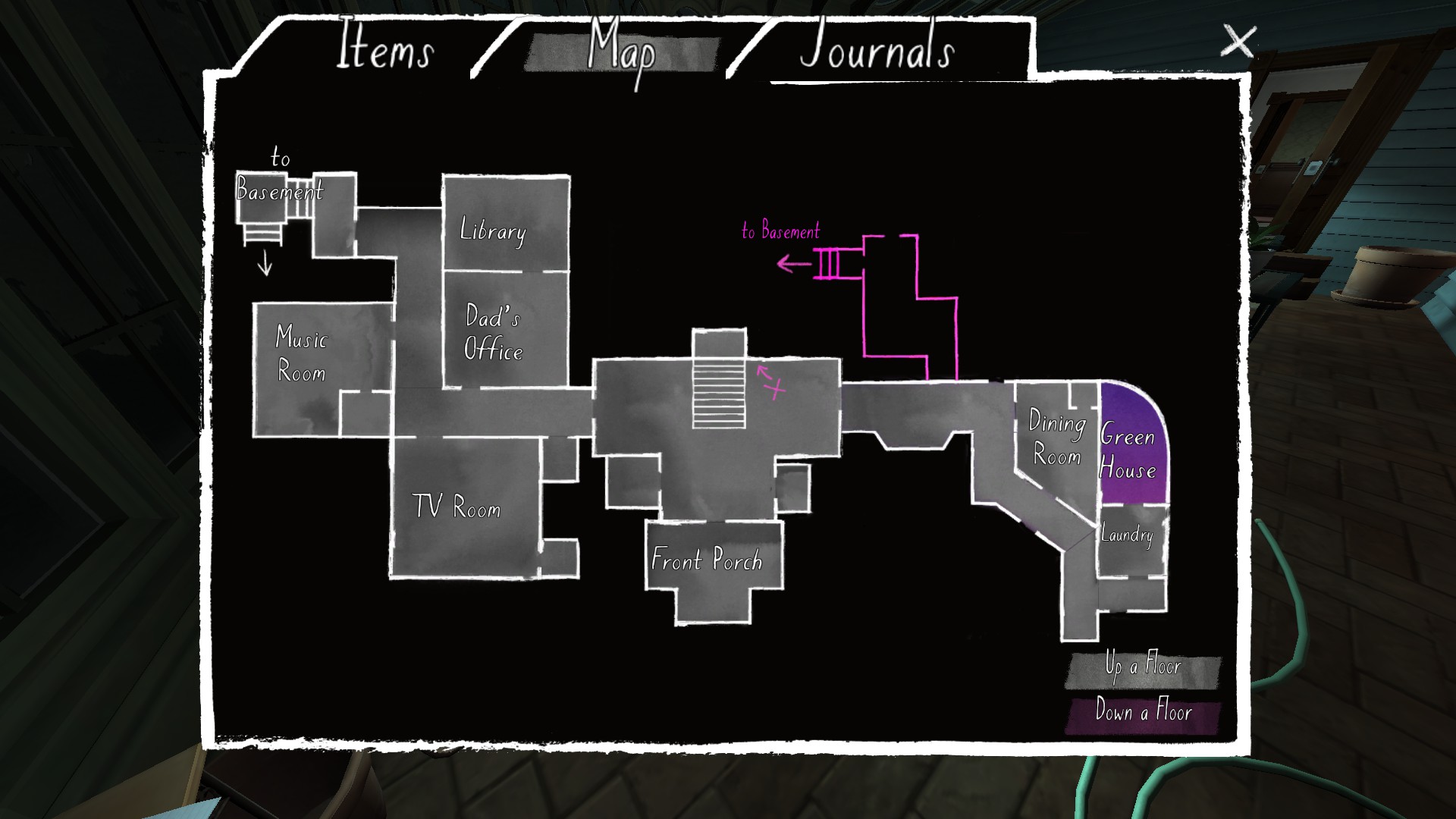The height and width of the screenshot is (819, 1456).
Task: Click the purple Green House area
Action: coord(1128,455)
